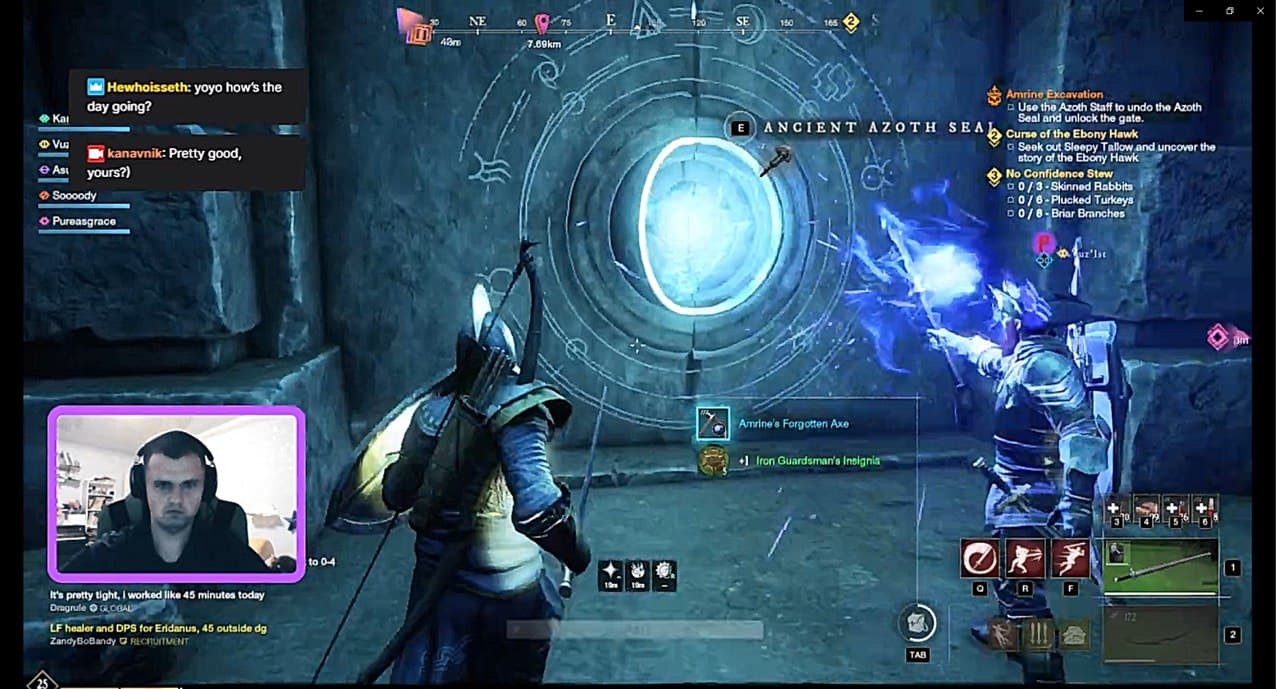The width and height of the screenshot is (1280, 689).
Task: Click the Amrine's Forgotten Axe loot entry
Action: [x=793, y=424]
